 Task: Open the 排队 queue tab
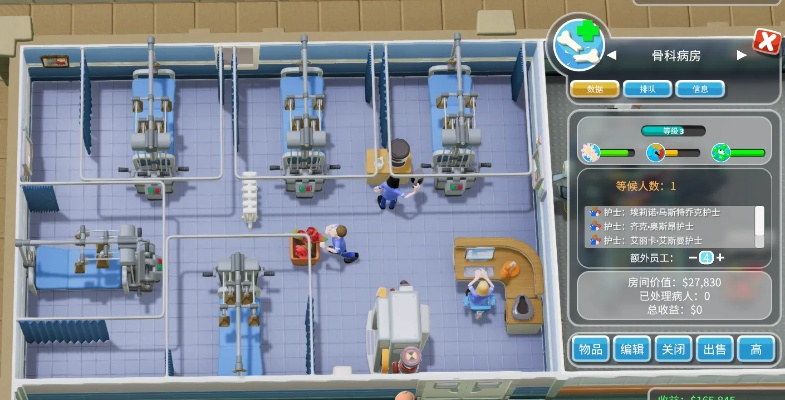(647, 89)
